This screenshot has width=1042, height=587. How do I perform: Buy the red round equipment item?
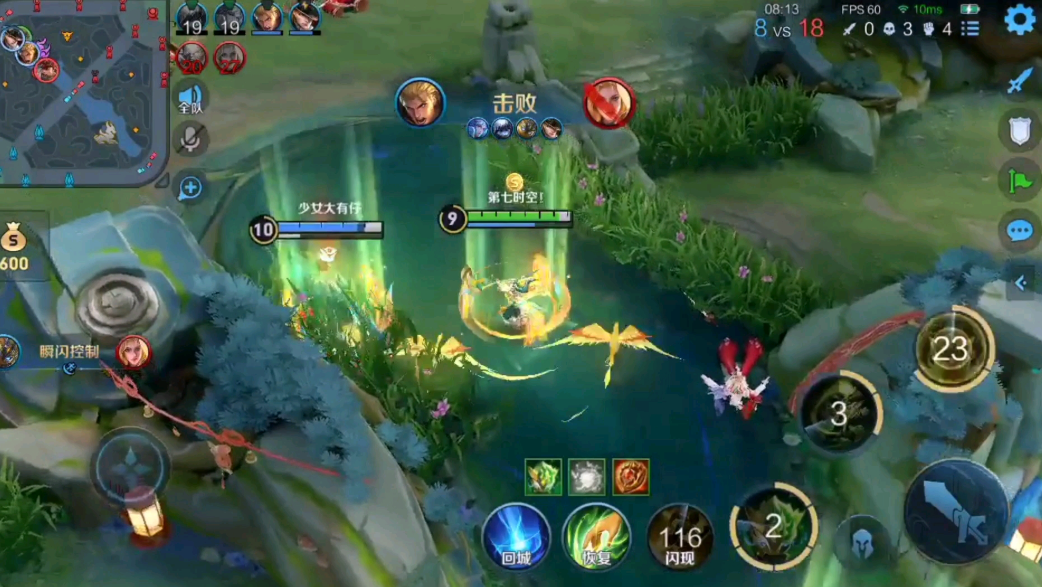click(631, 477)
